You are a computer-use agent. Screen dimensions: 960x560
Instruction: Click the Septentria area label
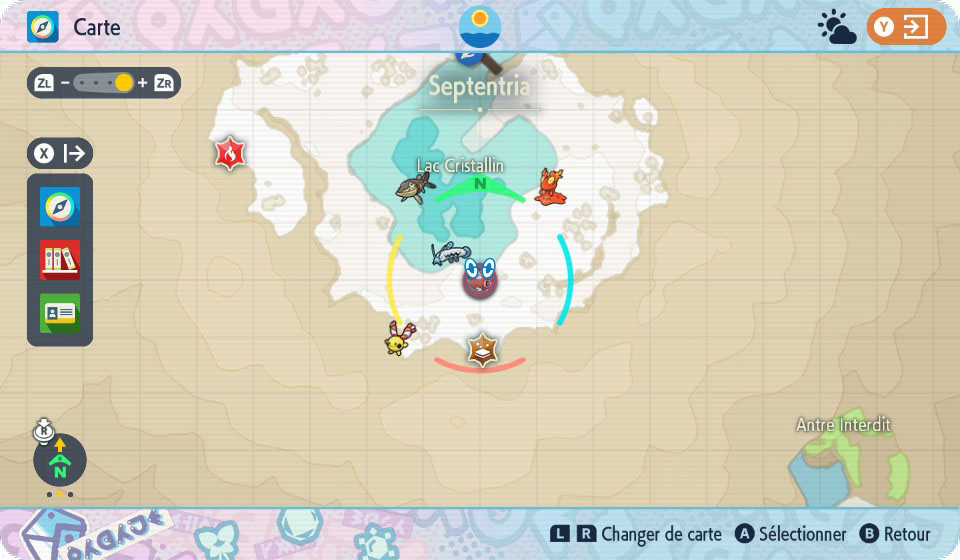480,86
